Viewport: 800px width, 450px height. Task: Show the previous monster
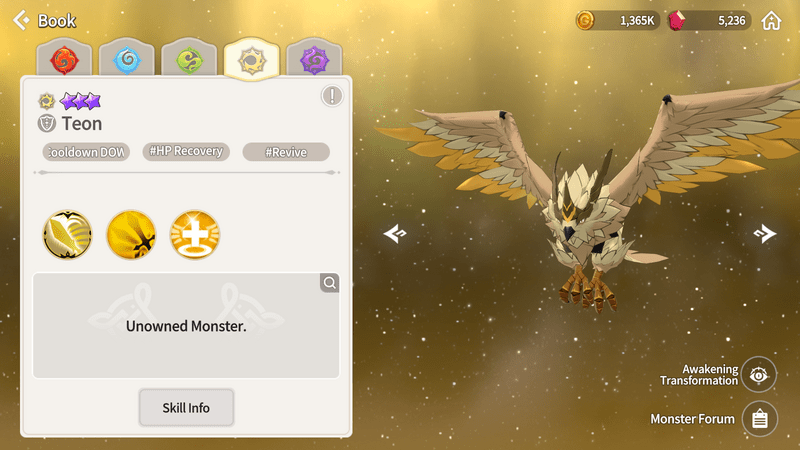click(395, 233)
